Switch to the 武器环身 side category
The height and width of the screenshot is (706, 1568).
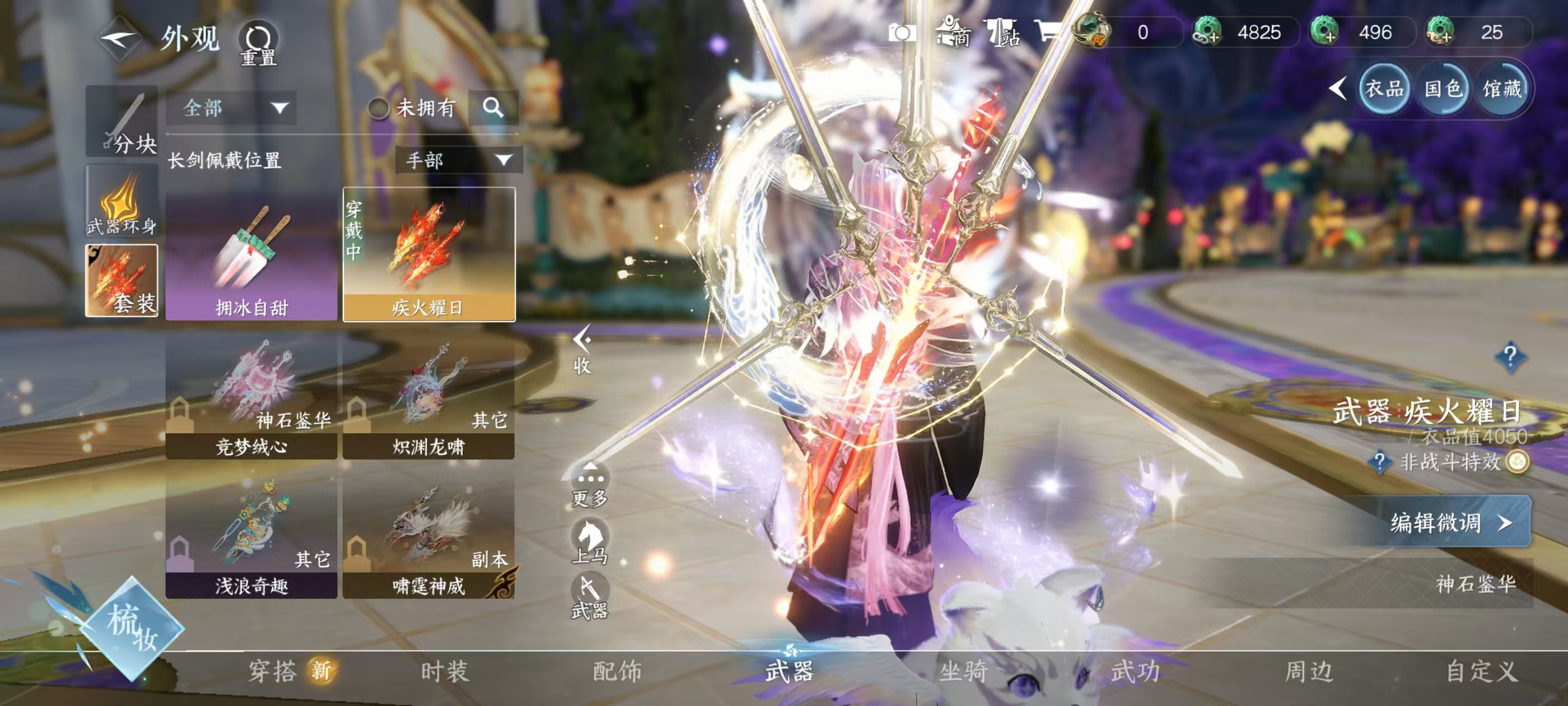(x=122, y=201)
